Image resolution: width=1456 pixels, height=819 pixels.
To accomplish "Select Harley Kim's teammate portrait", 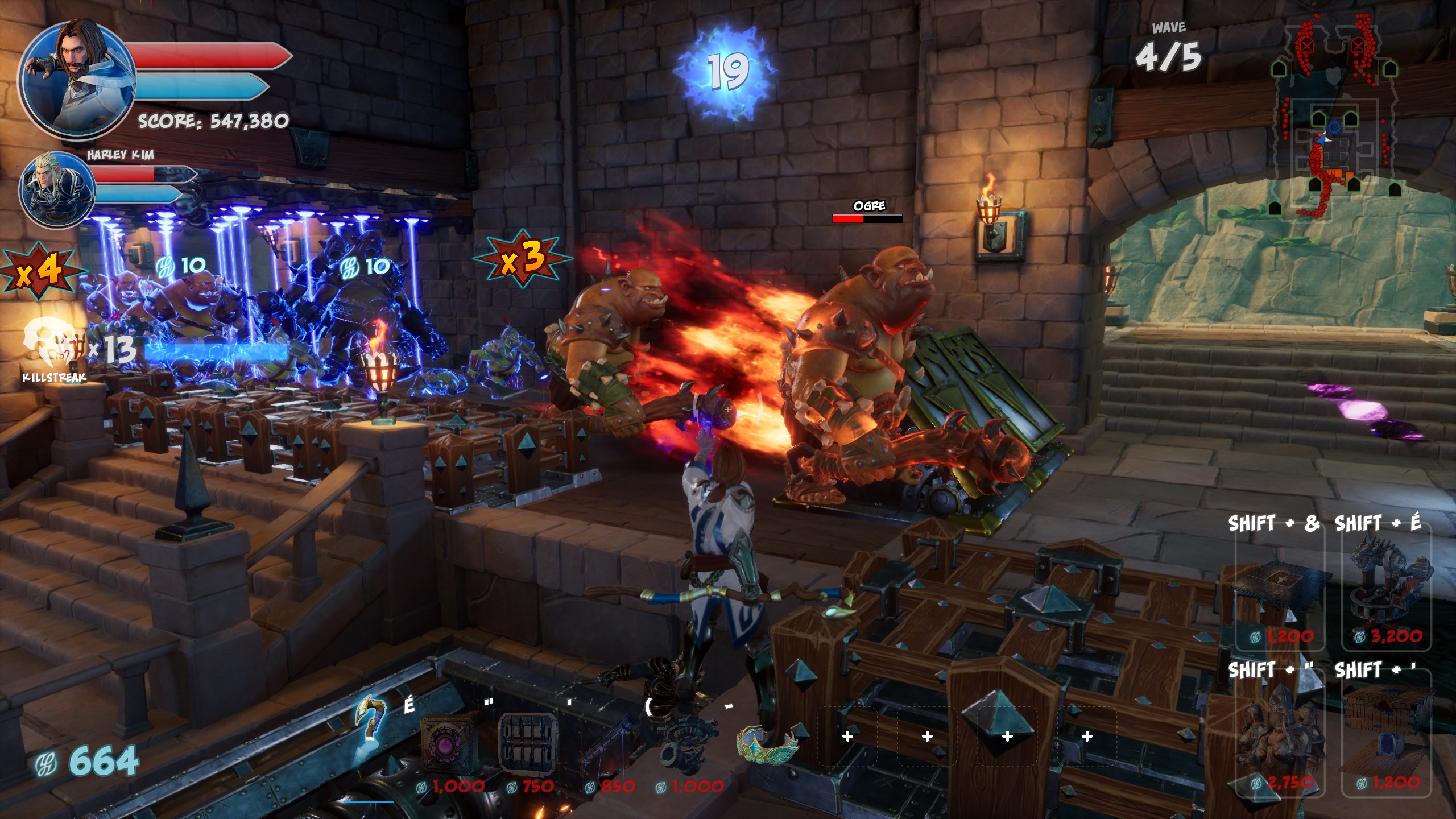I will (57, 189).
